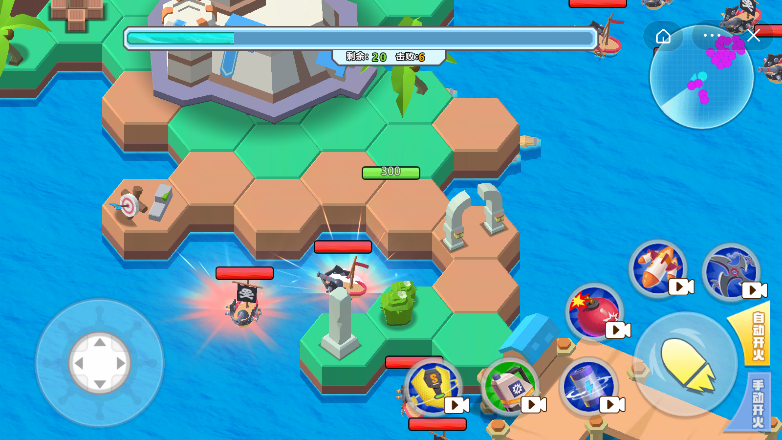This screenshot has height=440, width=782.
Task: Switch to auto fire mode (自动开火)
Action: (760, 334)
